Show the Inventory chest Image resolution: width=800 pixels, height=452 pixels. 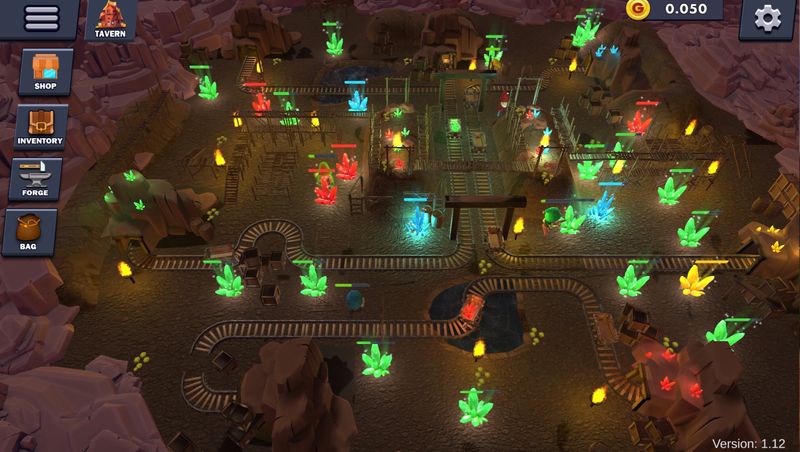tap(40, 126)
